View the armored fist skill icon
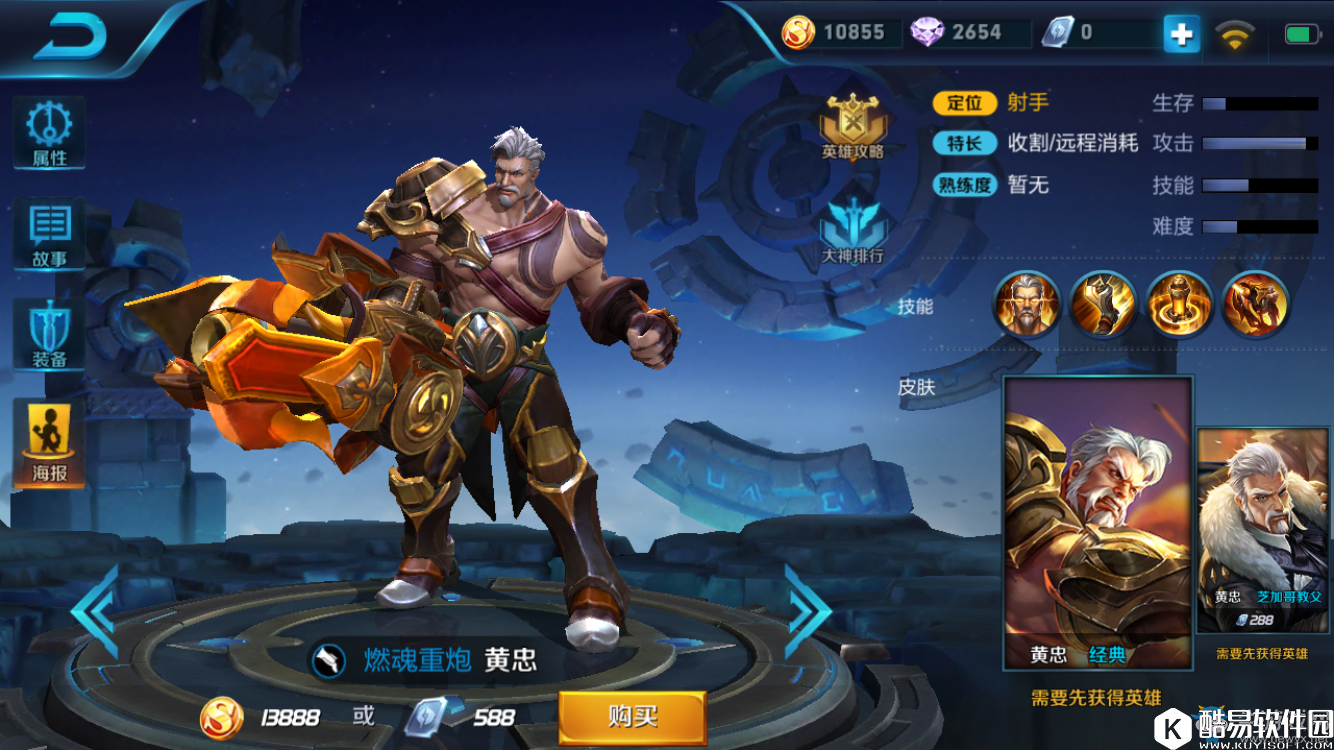1334x750 pixels. [x=1103, y=304]
